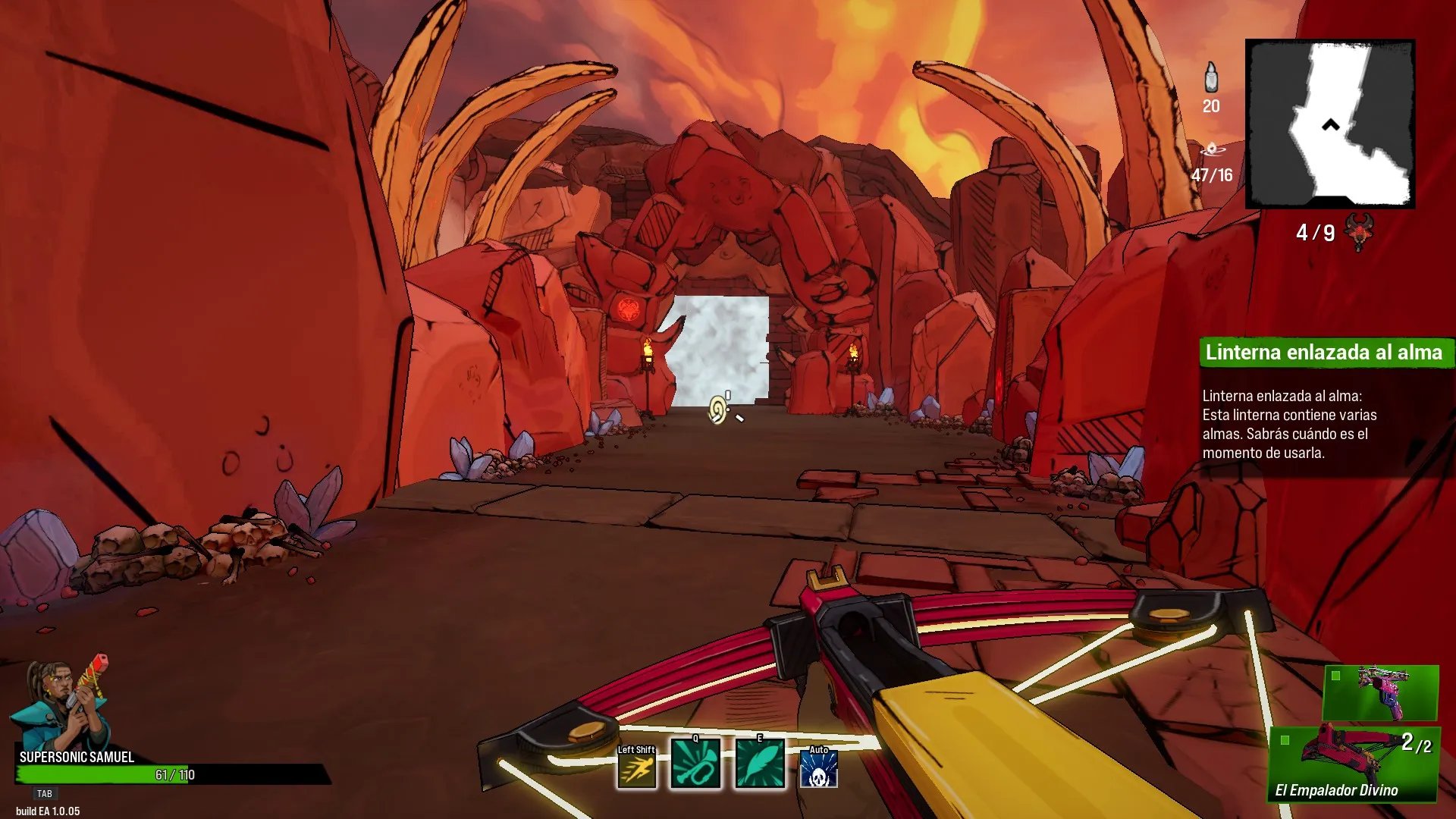Click the Supersonic Samuel character portrait
Image resolution: width=1456 pixels, height=819 pixels.
click(61, 704)
